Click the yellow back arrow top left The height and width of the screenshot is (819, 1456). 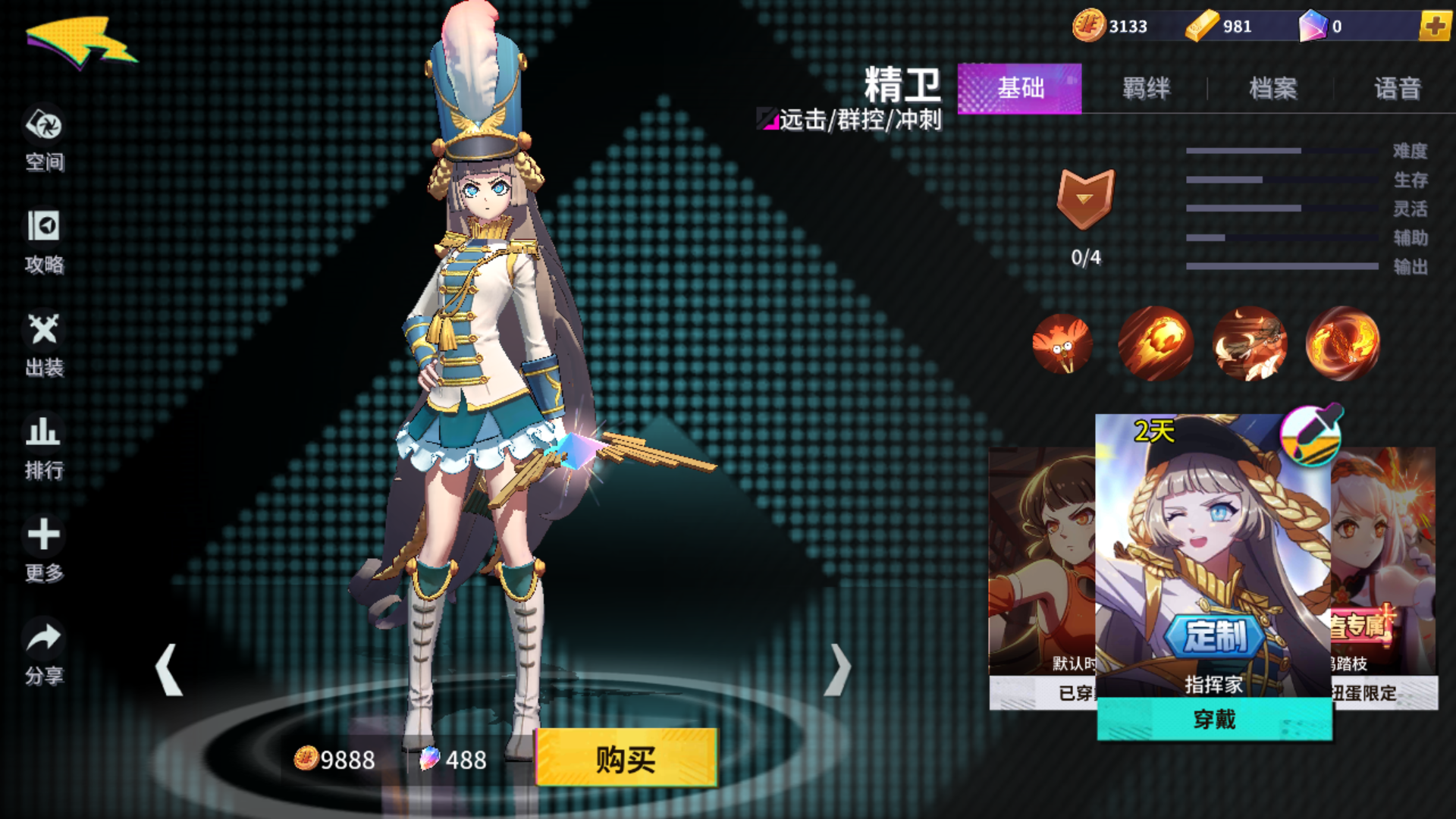pyautogui.click(x=80, y=42)
